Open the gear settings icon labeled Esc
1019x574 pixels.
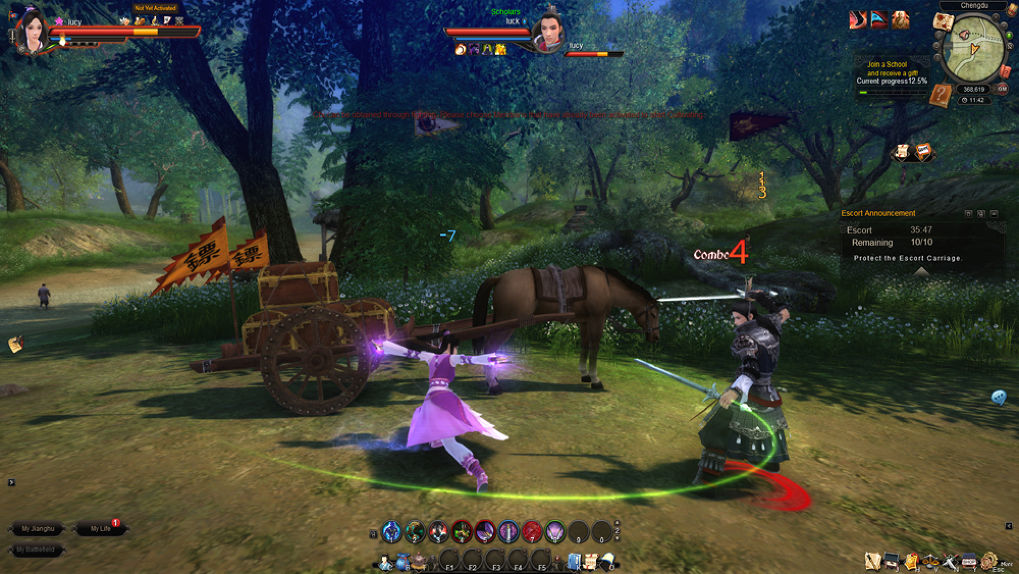point(989,561)
